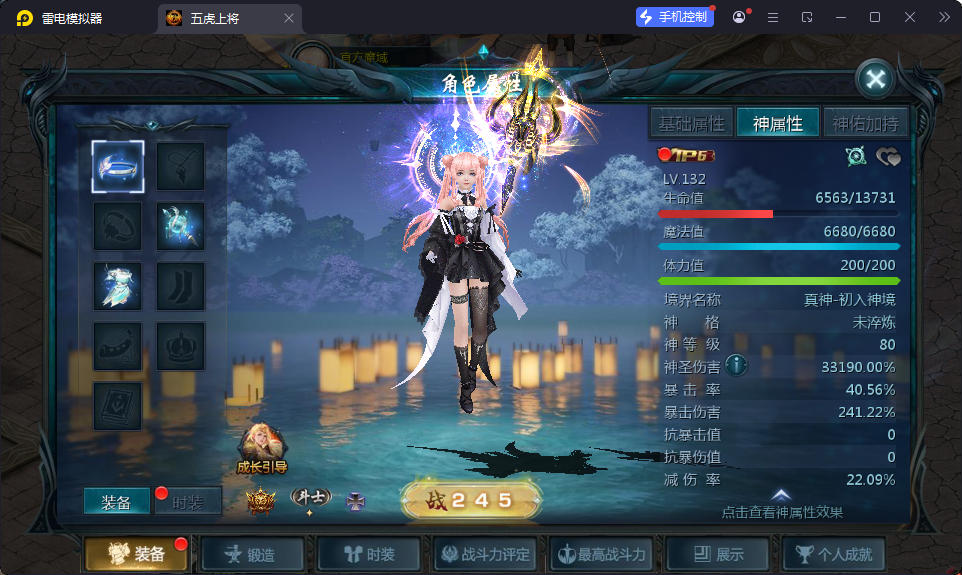The height and width of the screenshot is (575, 962).
Task: Open the bottom 时装 costume menu
Action: (x=368, y=554)
